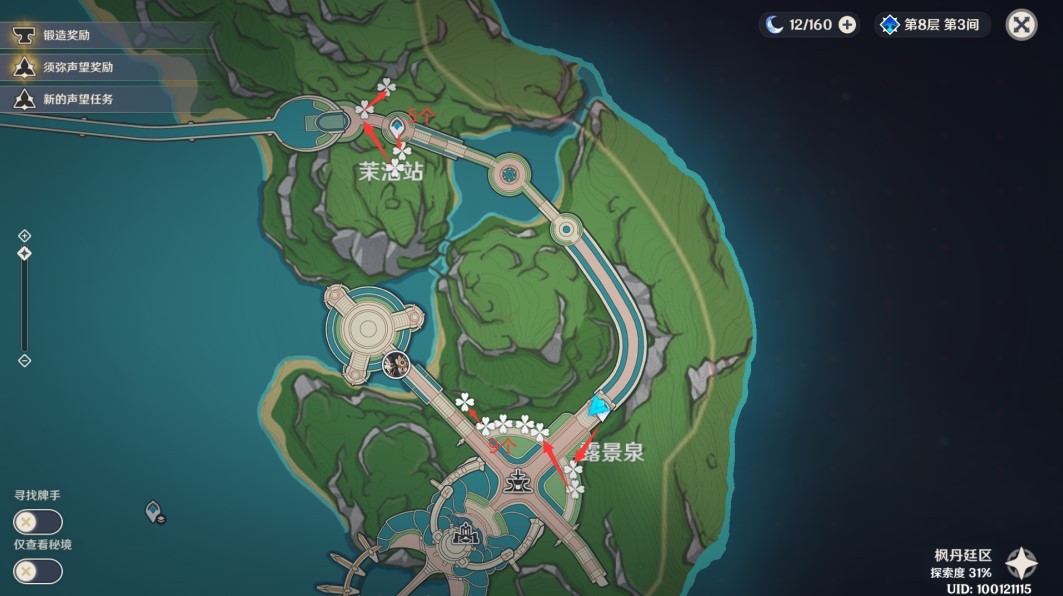This screenshot has height=596, width=1063.
Task: Add resin with the plus button
Action: [847, 25]
